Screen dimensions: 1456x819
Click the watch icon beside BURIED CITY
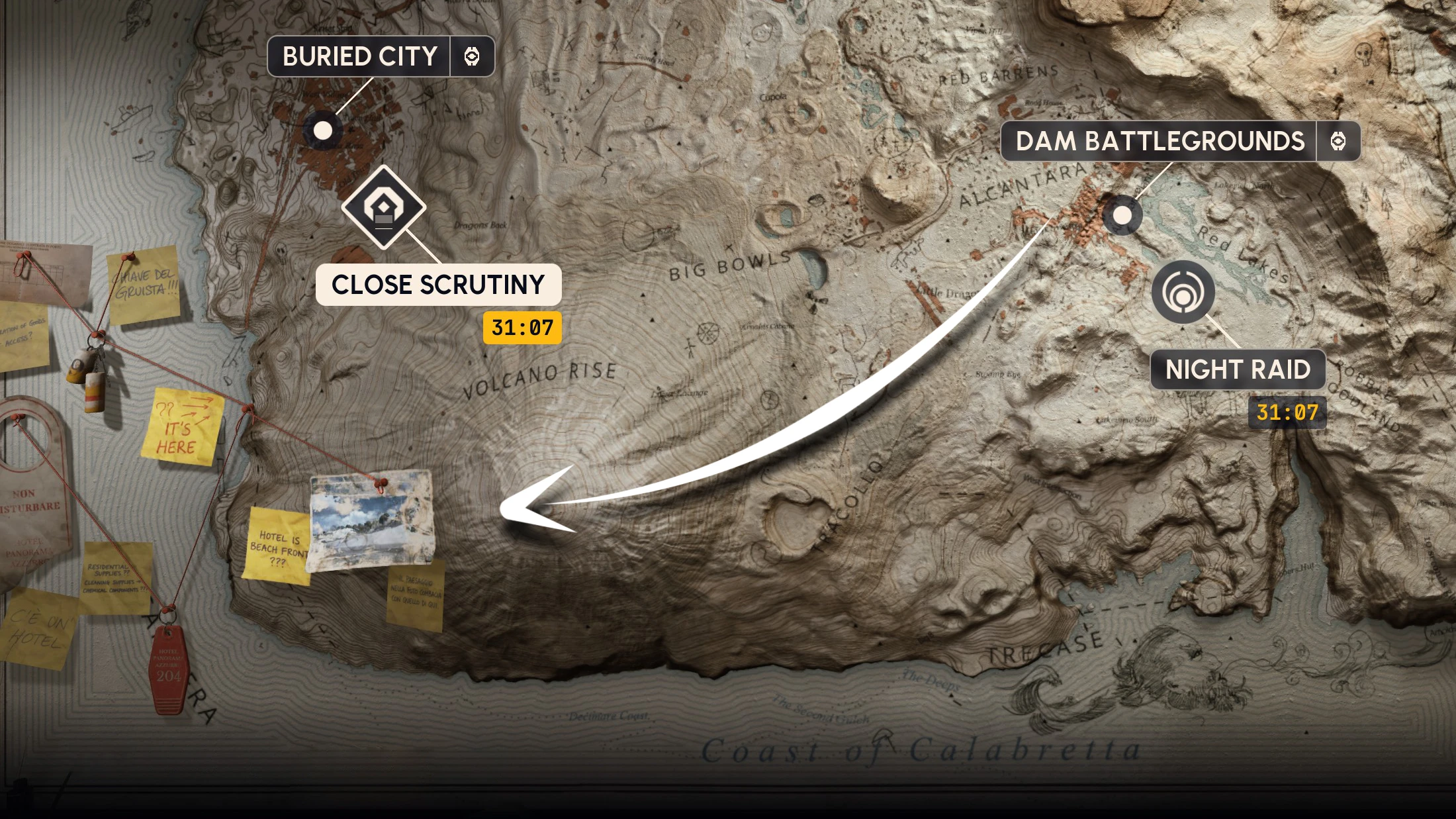474,57
